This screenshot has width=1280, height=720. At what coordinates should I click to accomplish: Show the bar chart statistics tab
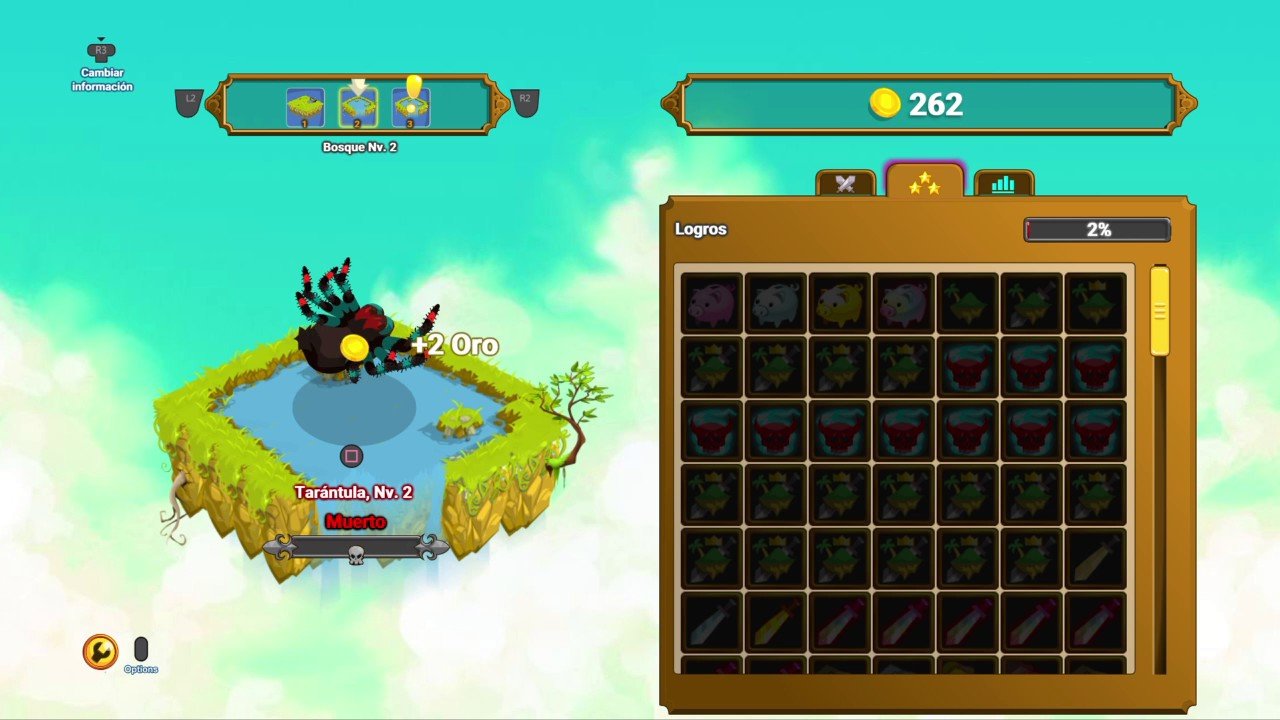1003,183
